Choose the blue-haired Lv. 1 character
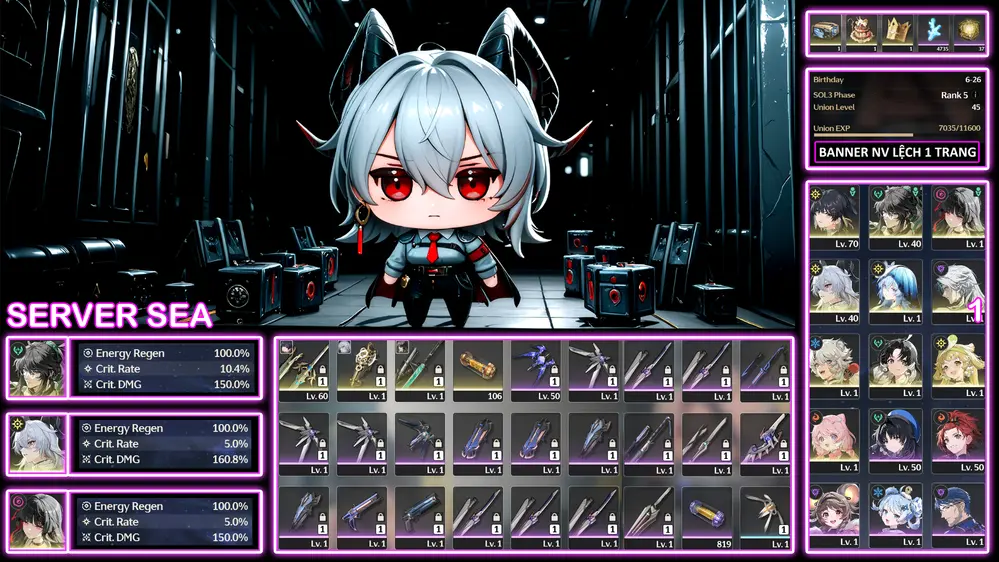 coord(897,291)
